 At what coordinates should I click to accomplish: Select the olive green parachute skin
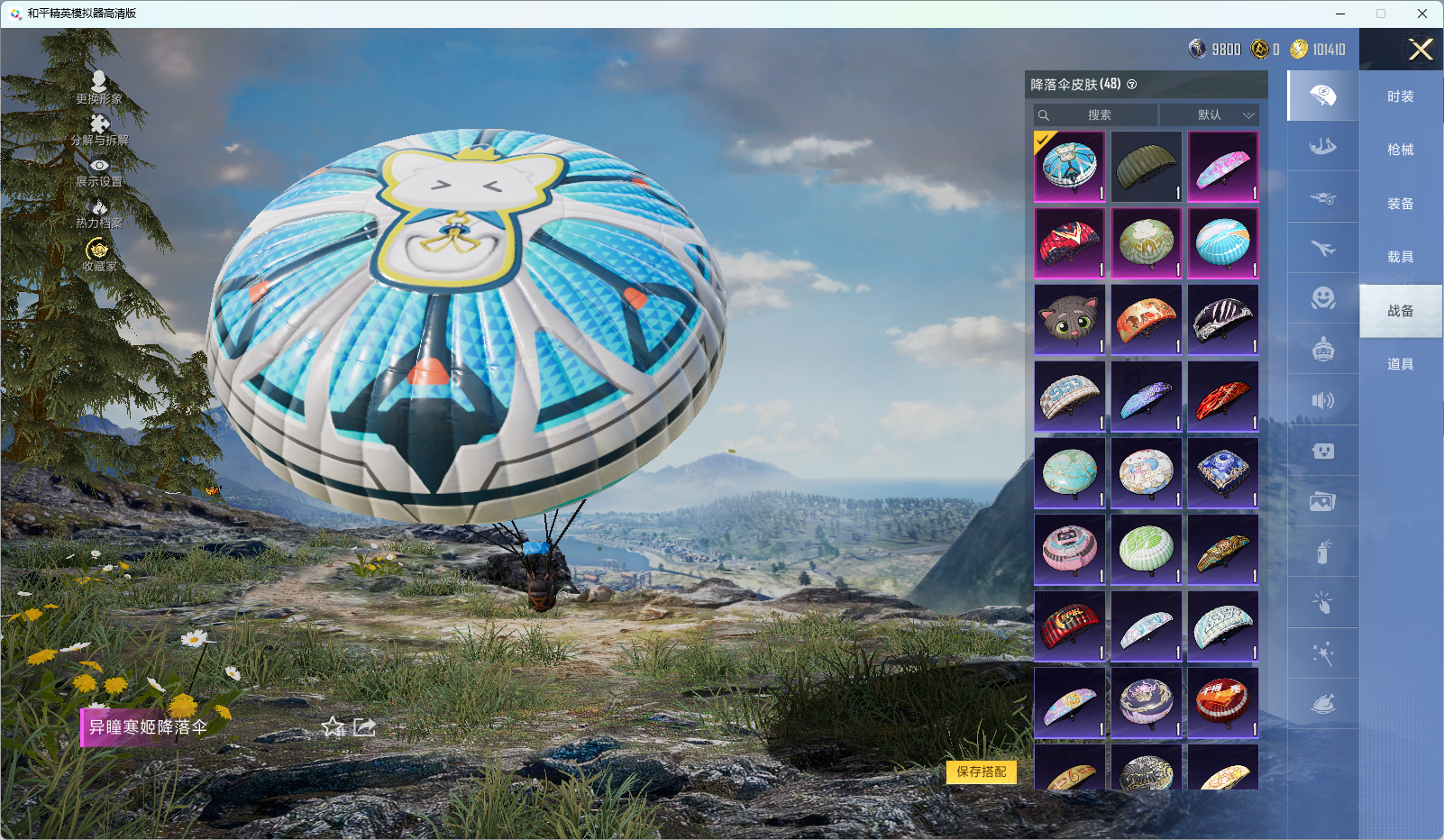(1146, 167)
